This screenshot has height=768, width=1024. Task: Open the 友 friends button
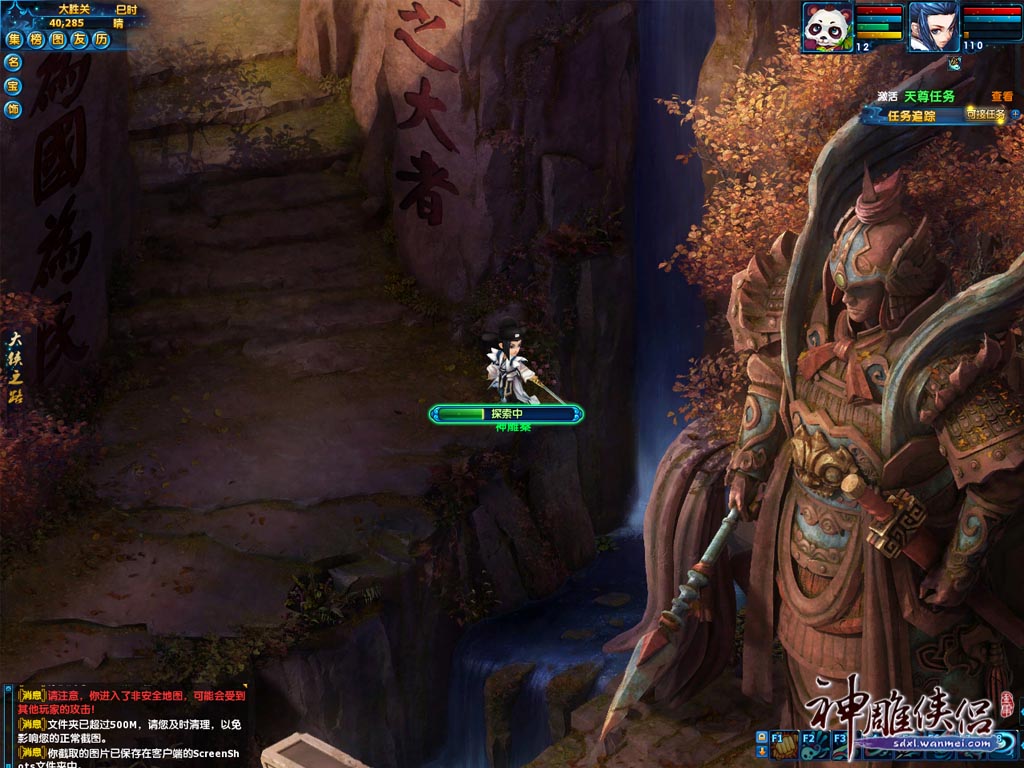pos(79,40)
